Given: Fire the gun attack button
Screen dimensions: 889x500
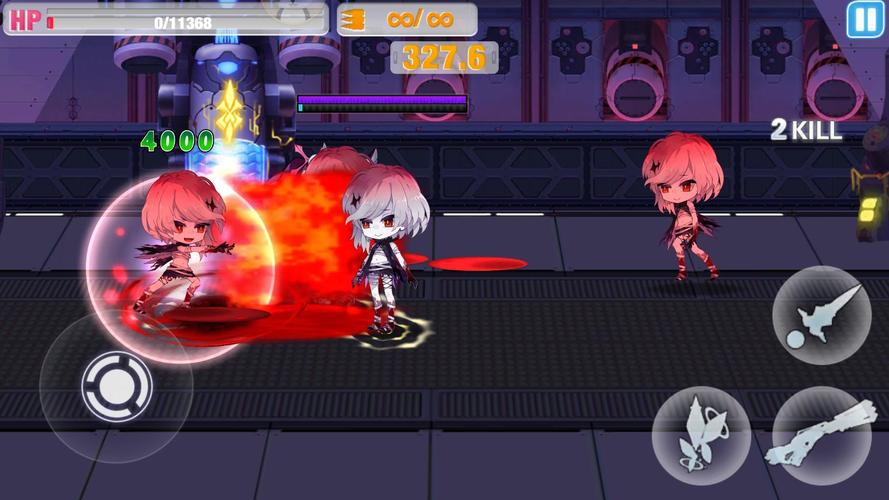Looking at the screenshot, I should 821,436.
